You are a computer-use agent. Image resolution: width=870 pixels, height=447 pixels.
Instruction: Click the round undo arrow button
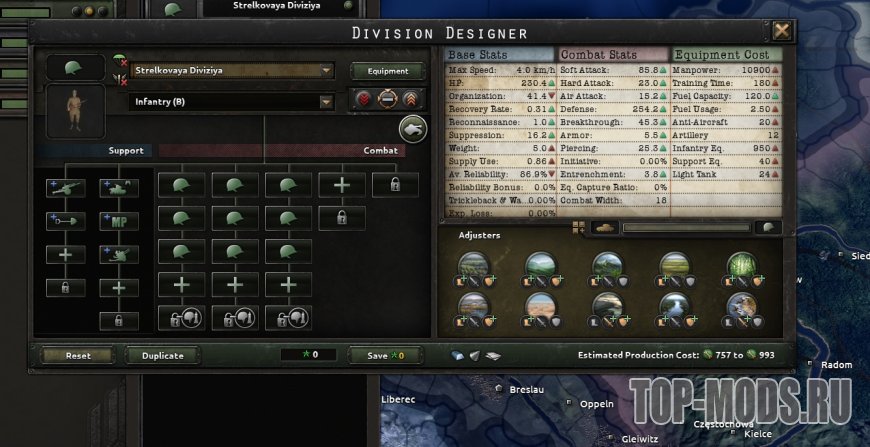[412, 128]
